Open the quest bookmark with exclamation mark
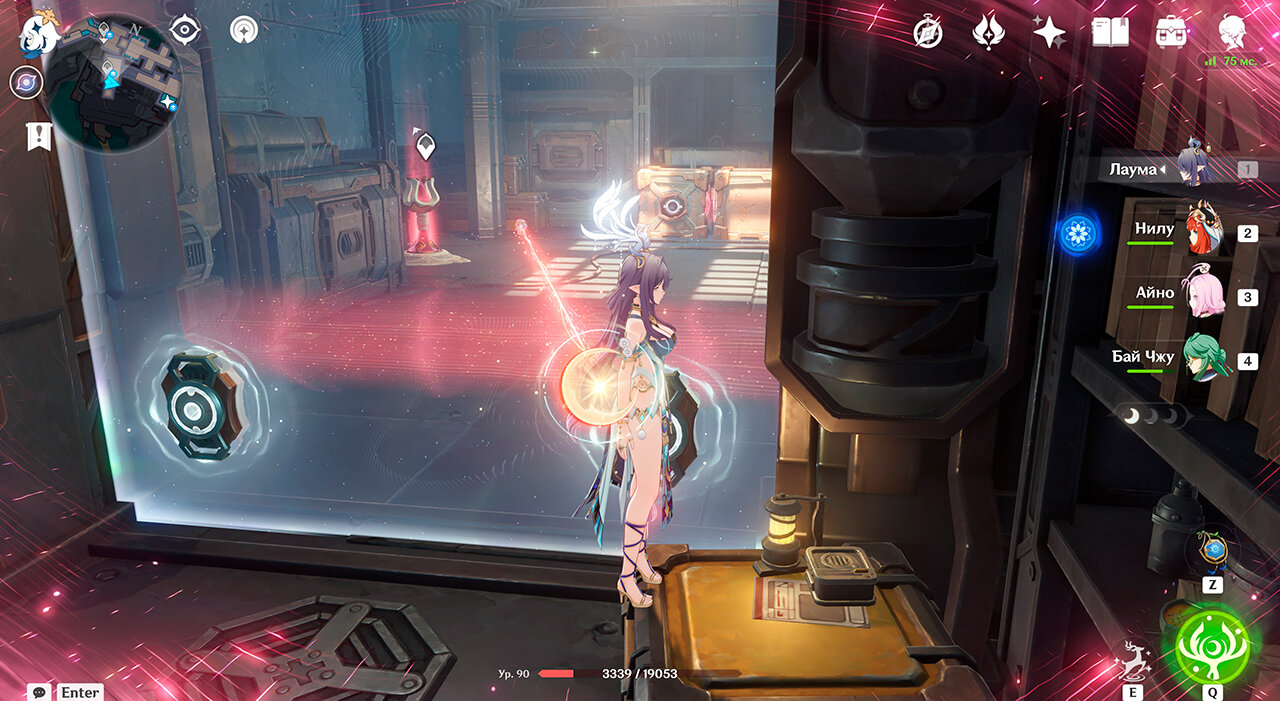Image resolution: width=1280 pixels, height=701 pixels. coord(39,137)
